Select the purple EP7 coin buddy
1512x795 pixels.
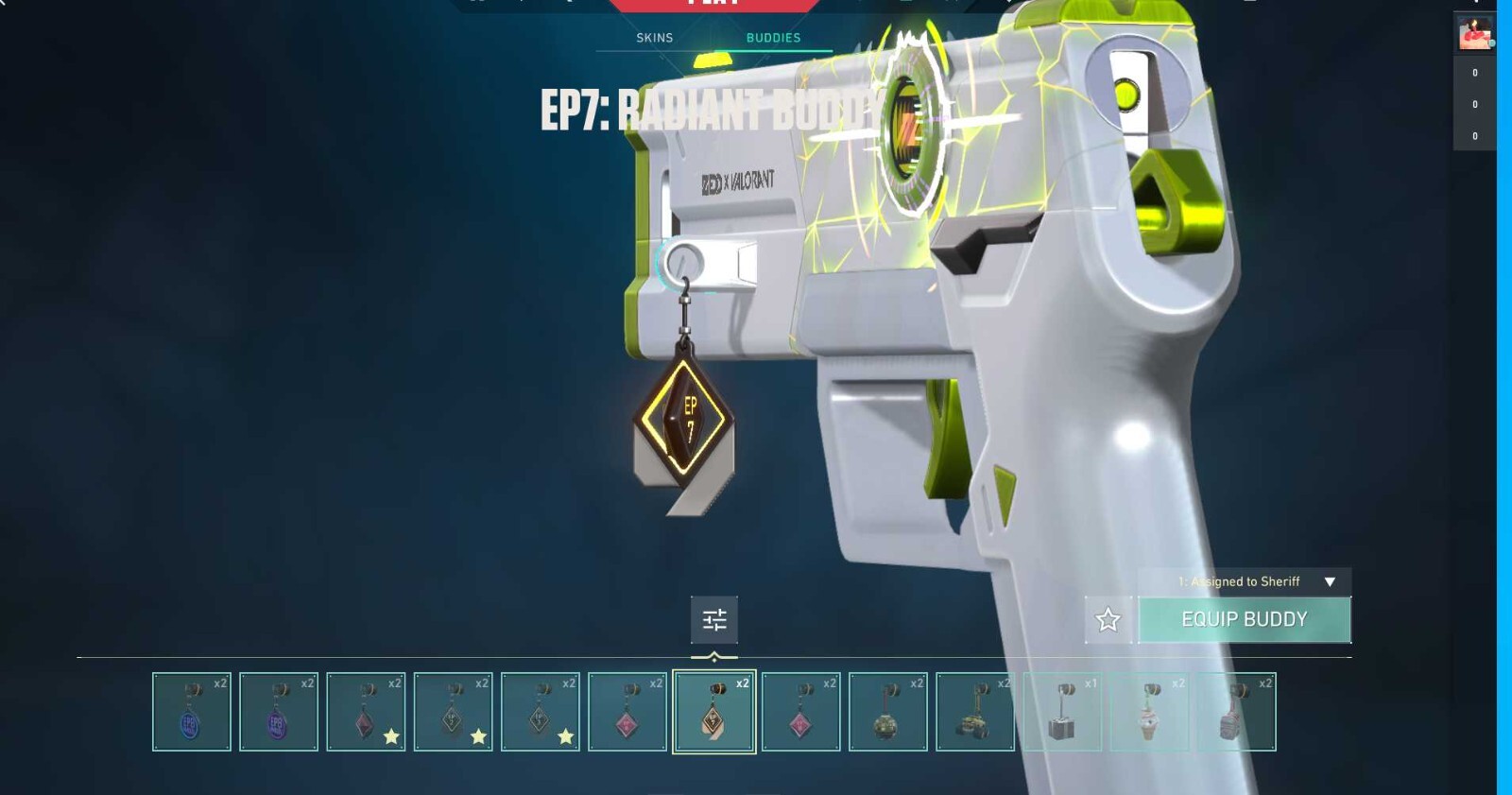[x=280, y=711]
